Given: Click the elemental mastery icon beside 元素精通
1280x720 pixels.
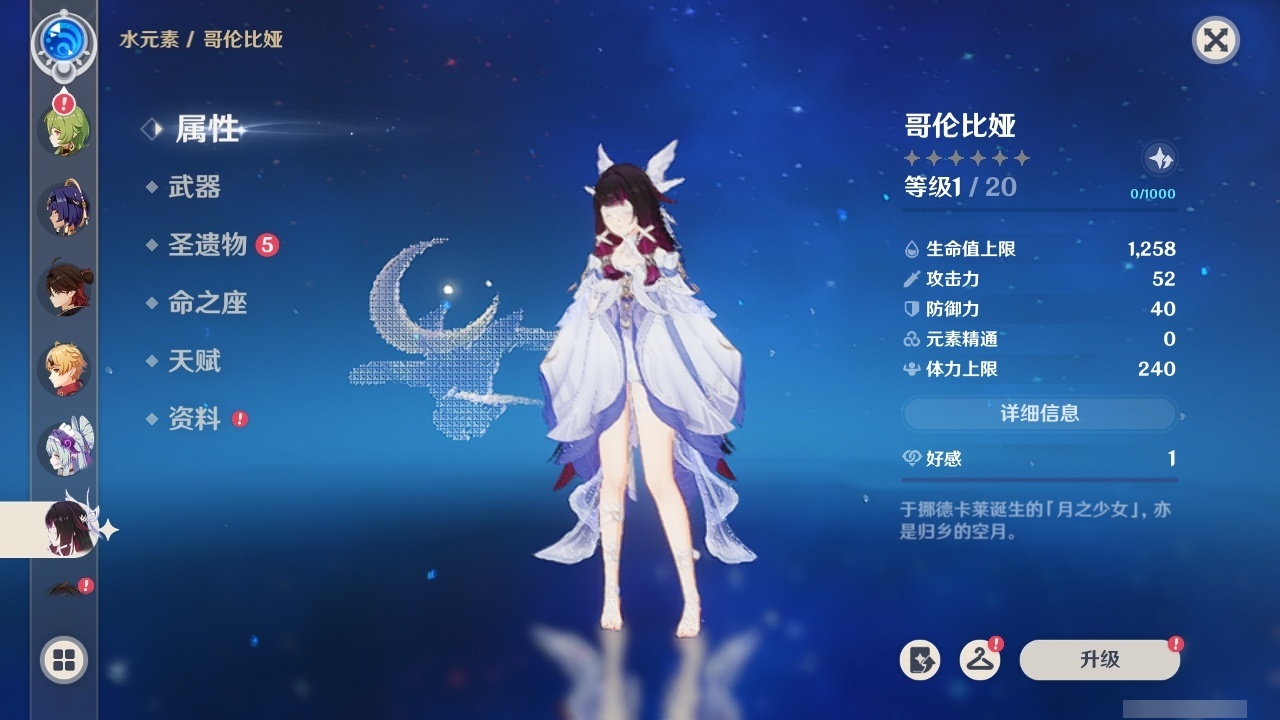Looking at the screenshot, I should pyautogui.click(x=911, y=339).
